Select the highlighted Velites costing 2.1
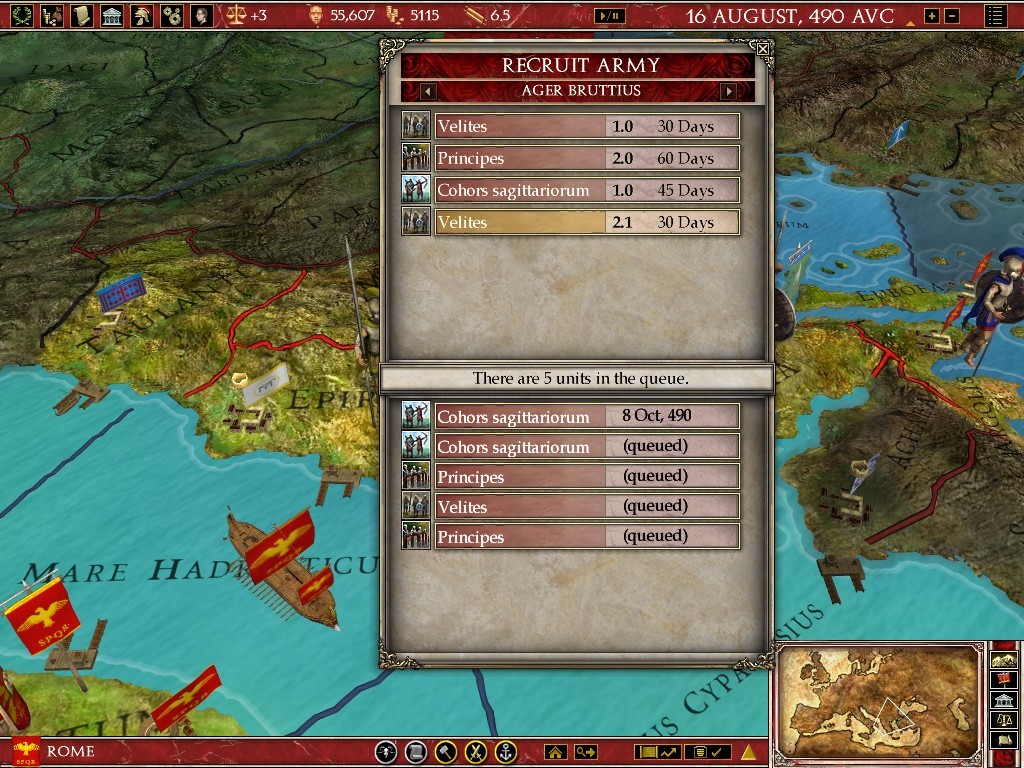1024x768 pixels. pyautogui.click(x=587, y=222)
